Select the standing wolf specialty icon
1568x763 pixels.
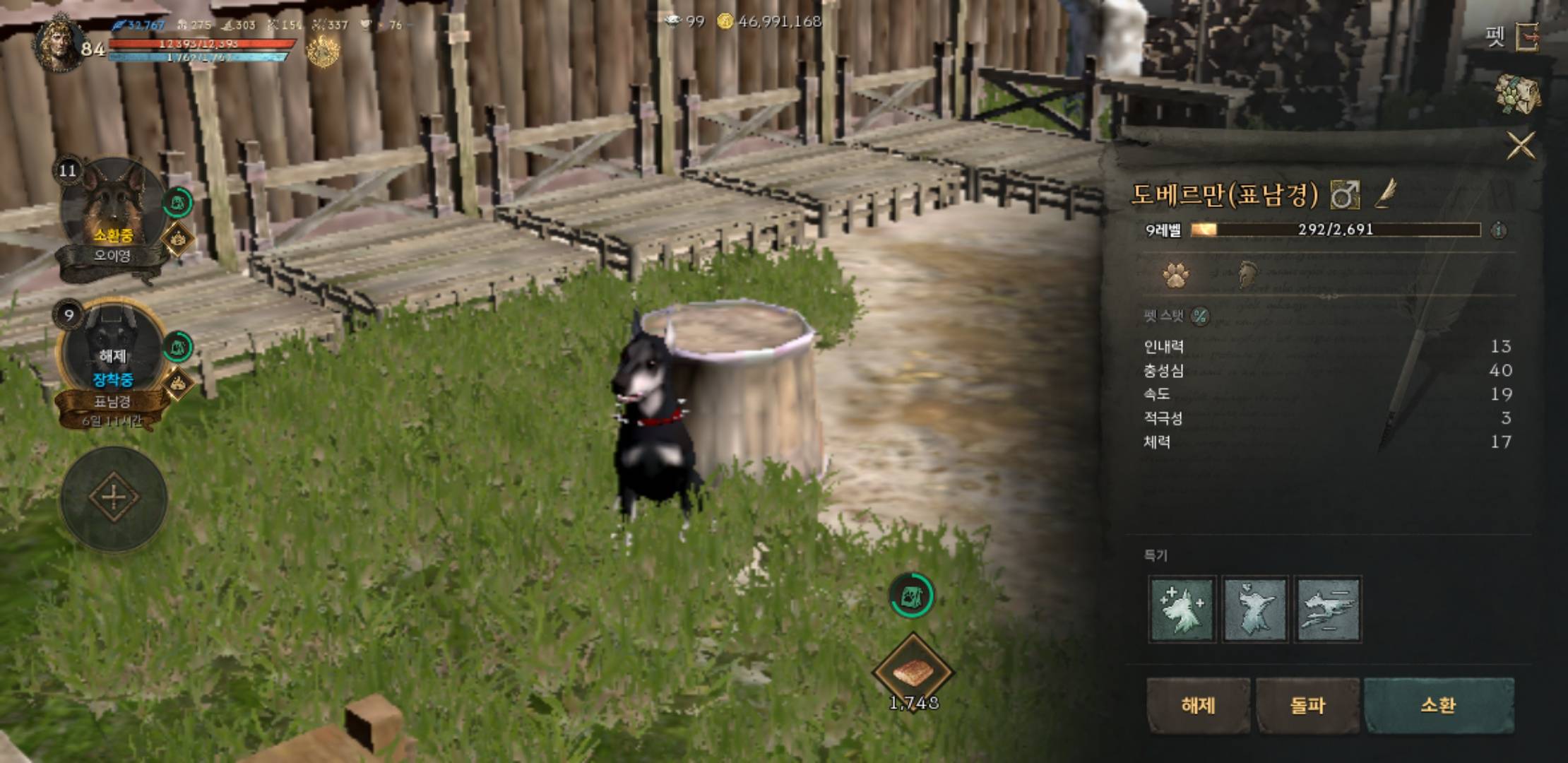(x=1255, y=609)
